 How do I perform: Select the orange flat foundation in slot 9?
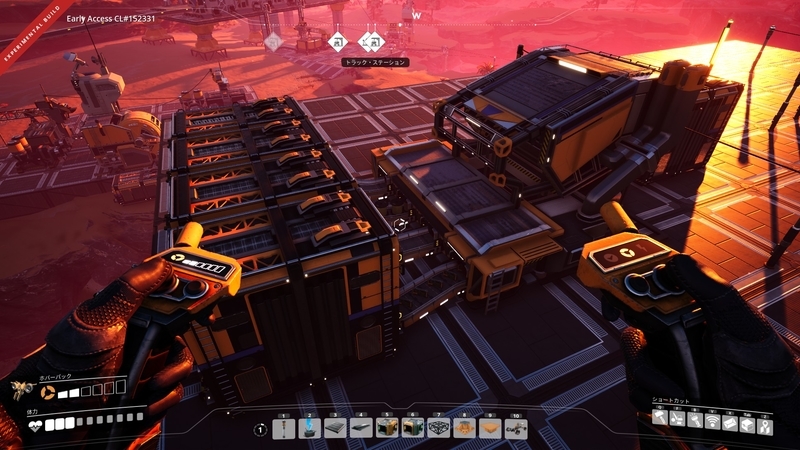click(x=490, y=428)
